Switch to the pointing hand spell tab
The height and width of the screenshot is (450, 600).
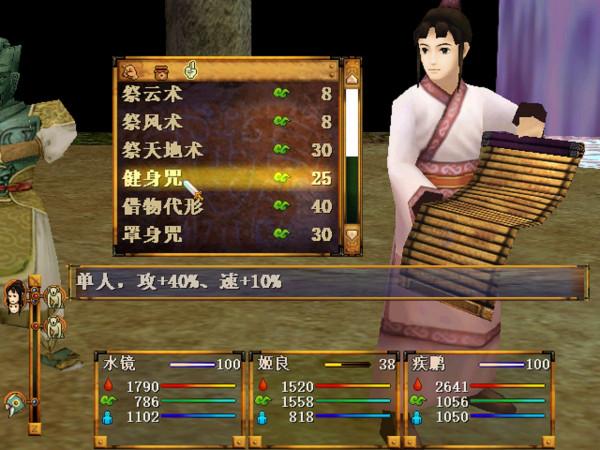pos(190,70)
